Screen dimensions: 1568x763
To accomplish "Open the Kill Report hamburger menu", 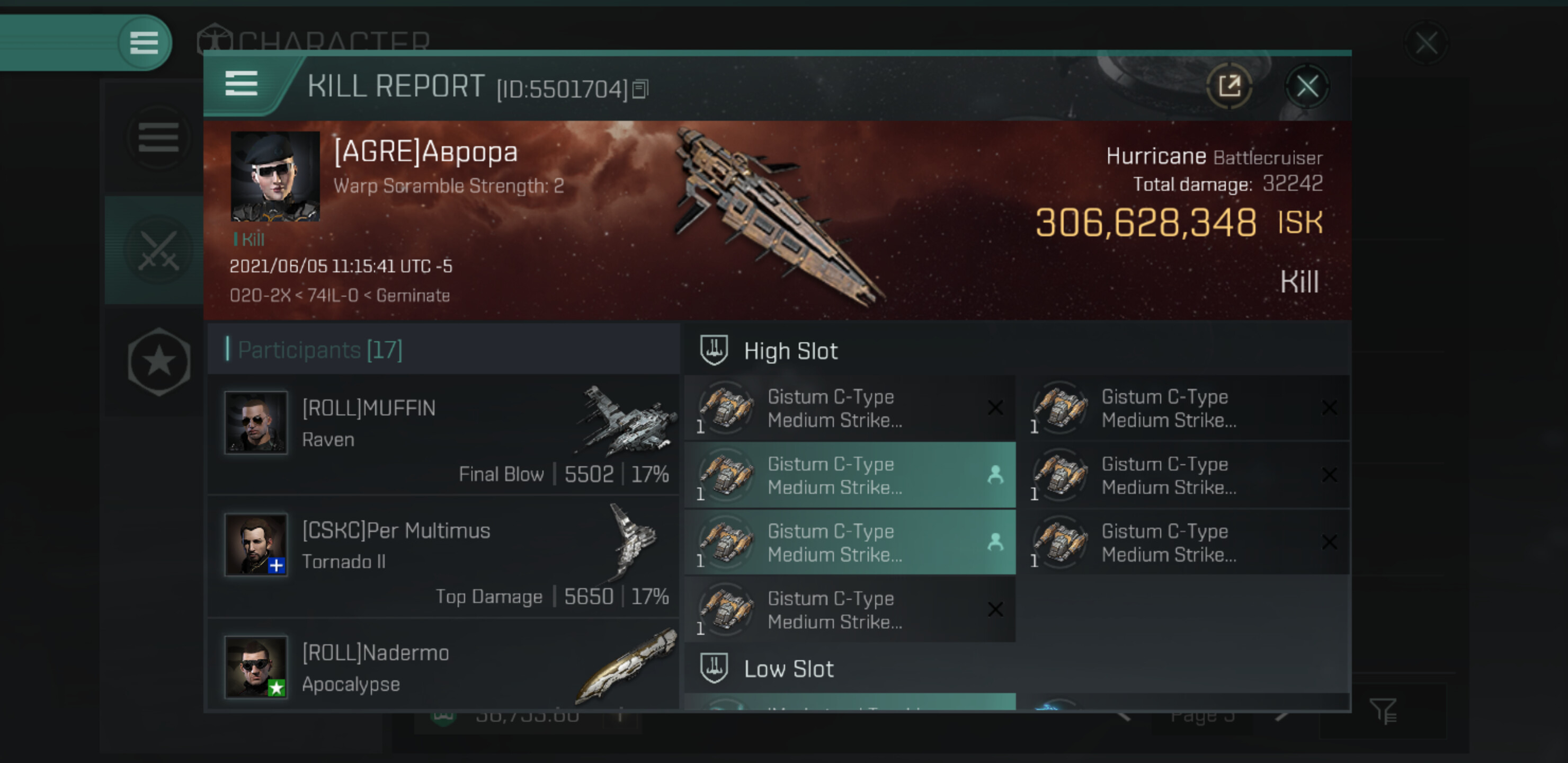I will pos(242,83).
